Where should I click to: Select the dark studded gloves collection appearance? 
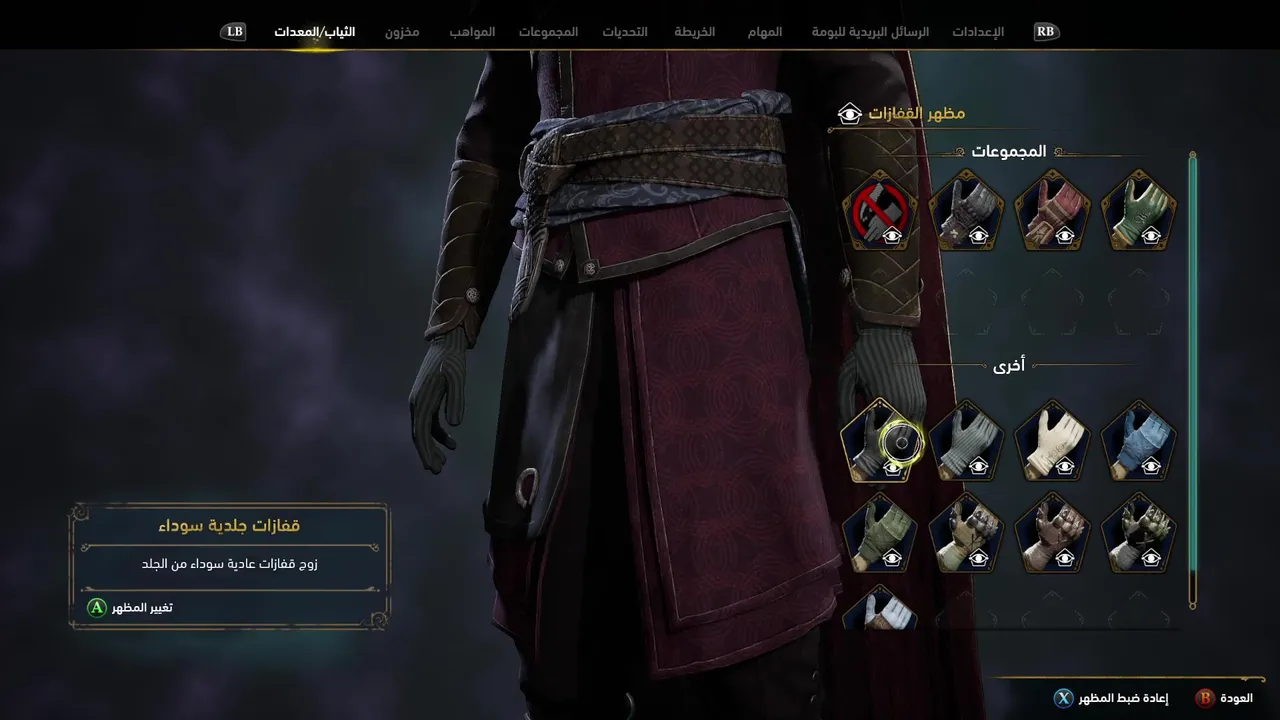pos(966,211)
